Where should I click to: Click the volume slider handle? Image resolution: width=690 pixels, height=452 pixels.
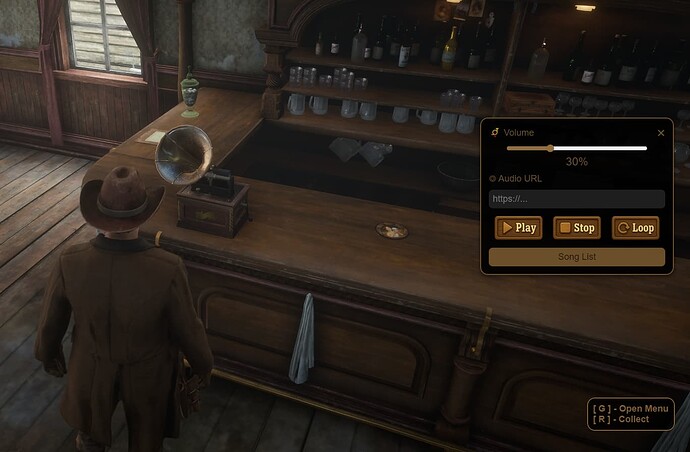(550, 148)
